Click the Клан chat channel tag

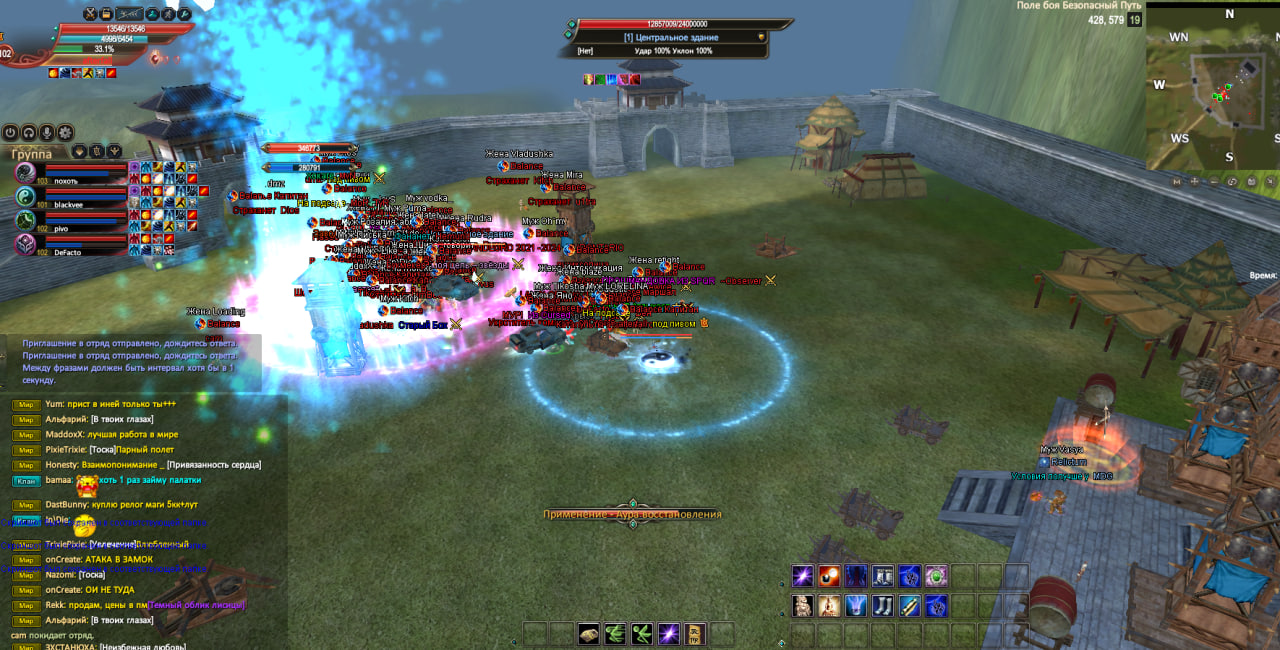26,482
